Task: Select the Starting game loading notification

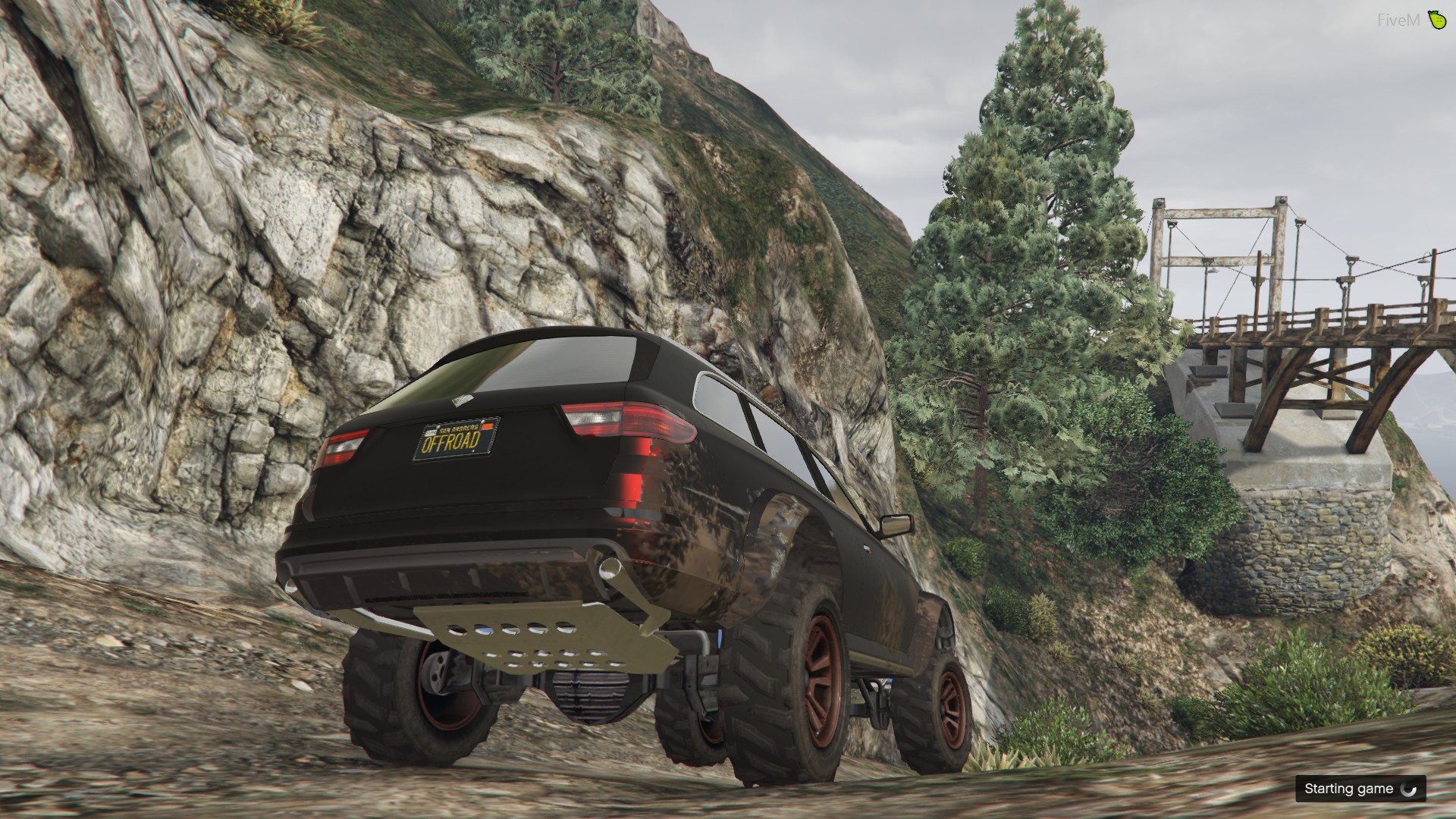Action: (x=1360, y=789)
